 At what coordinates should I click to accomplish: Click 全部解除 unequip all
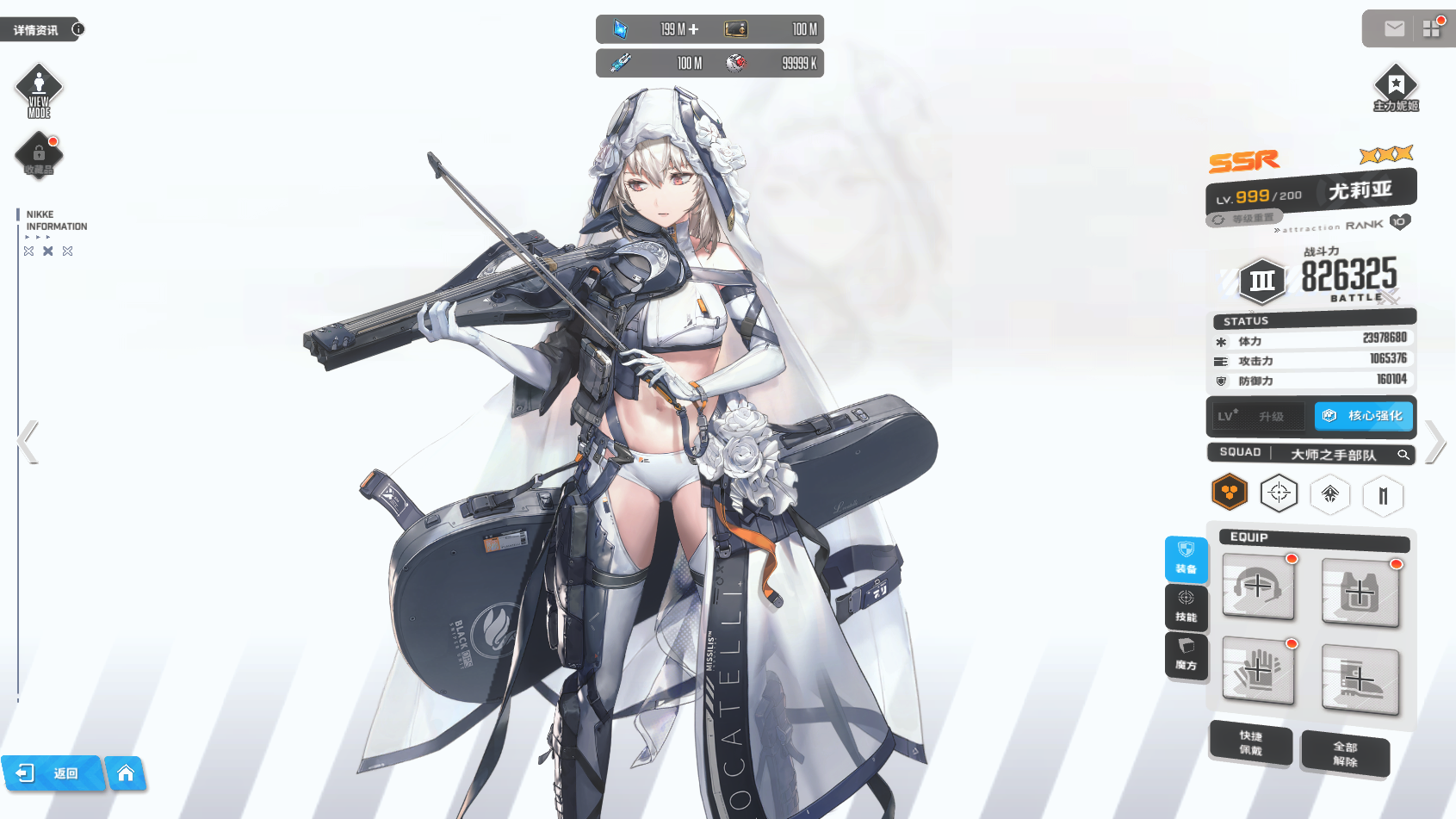(x=1345, y=754)
